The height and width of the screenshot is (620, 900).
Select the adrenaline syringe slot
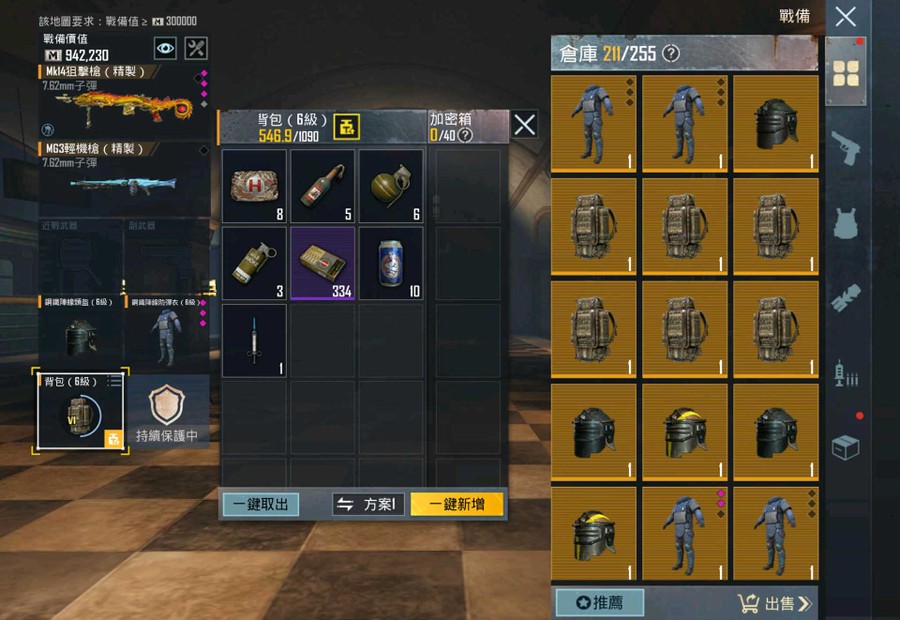pos(254,340)
